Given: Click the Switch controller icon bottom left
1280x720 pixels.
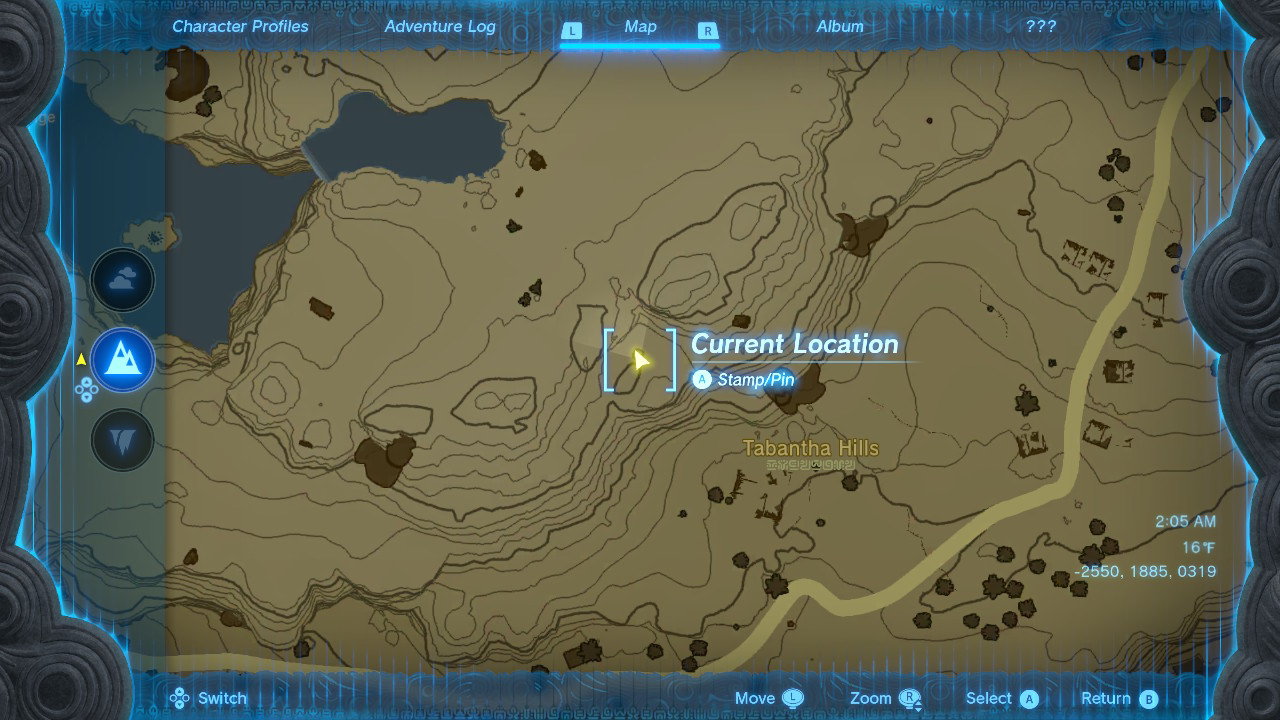Looking at the screenshot, I should point(181,697).
